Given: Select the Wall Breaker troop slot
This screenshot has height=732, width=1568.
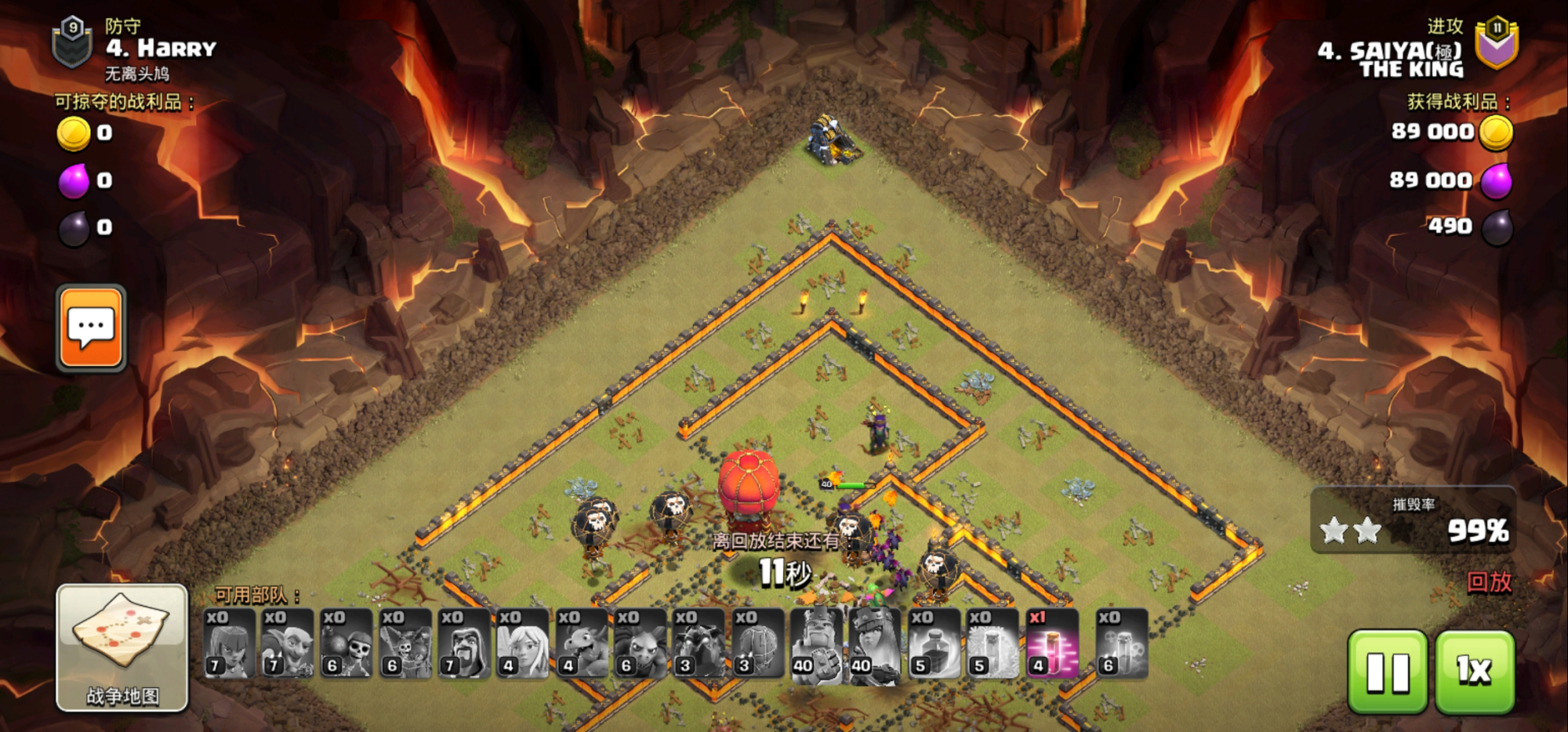Looking at the screenshot, I should coord(347,643).
